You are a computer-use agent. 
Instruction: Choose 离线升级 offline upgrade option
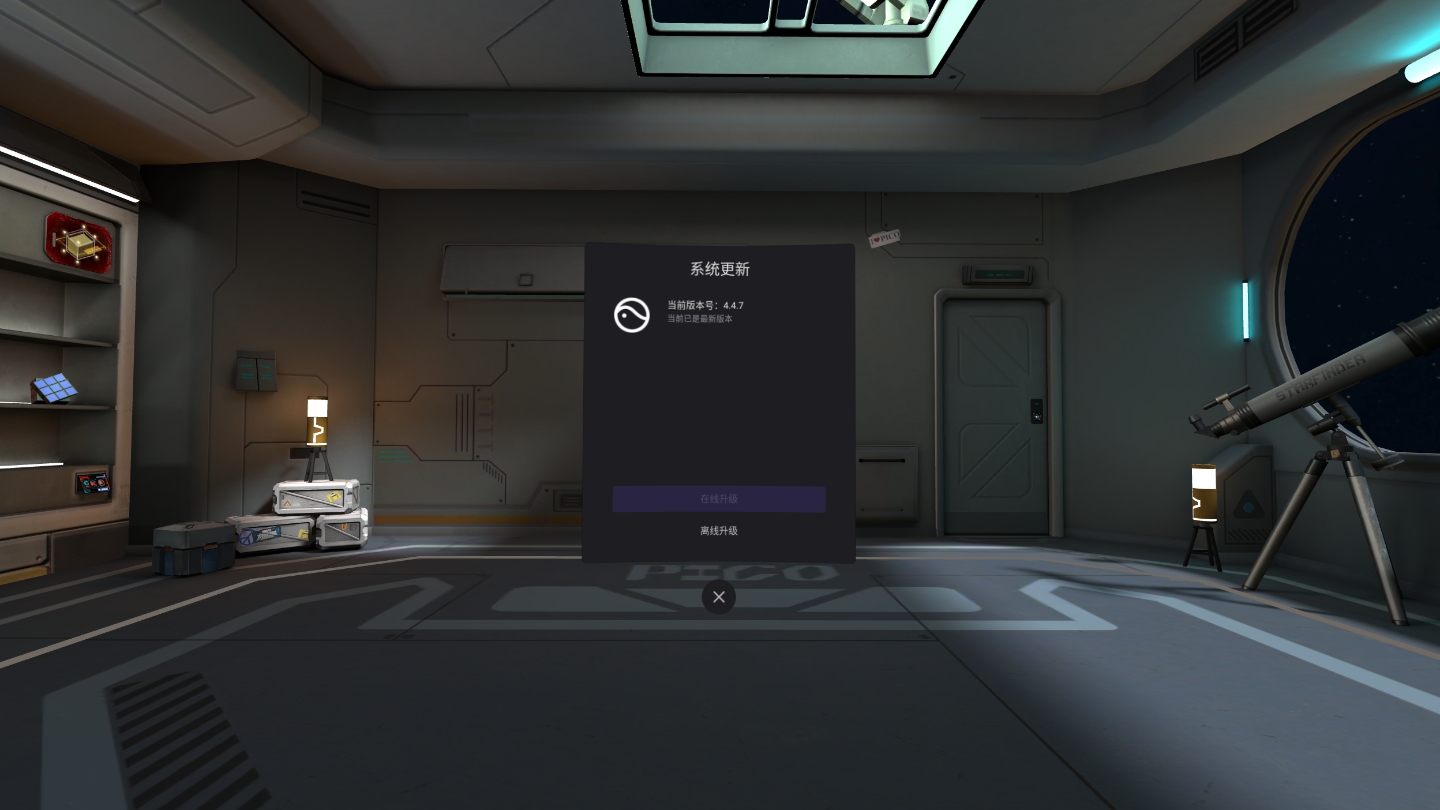point(719,531)
